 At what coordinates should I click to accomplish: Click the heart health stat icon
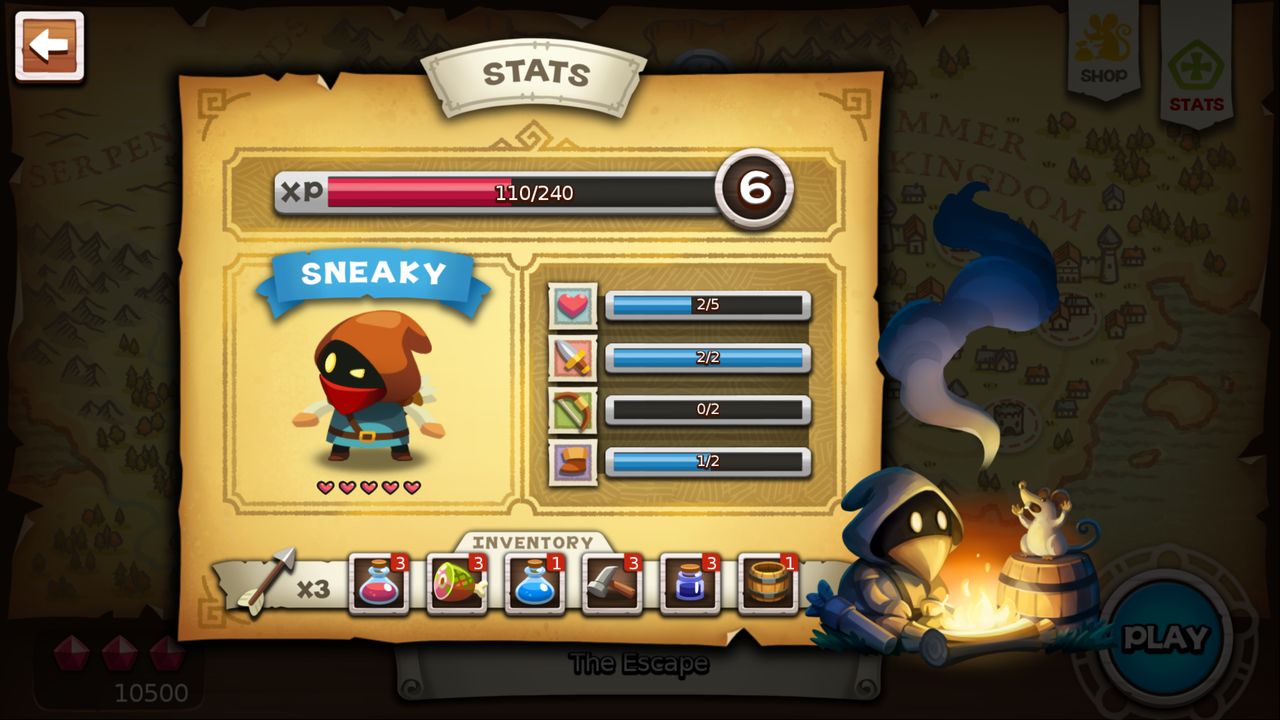[x=573, y=305]
